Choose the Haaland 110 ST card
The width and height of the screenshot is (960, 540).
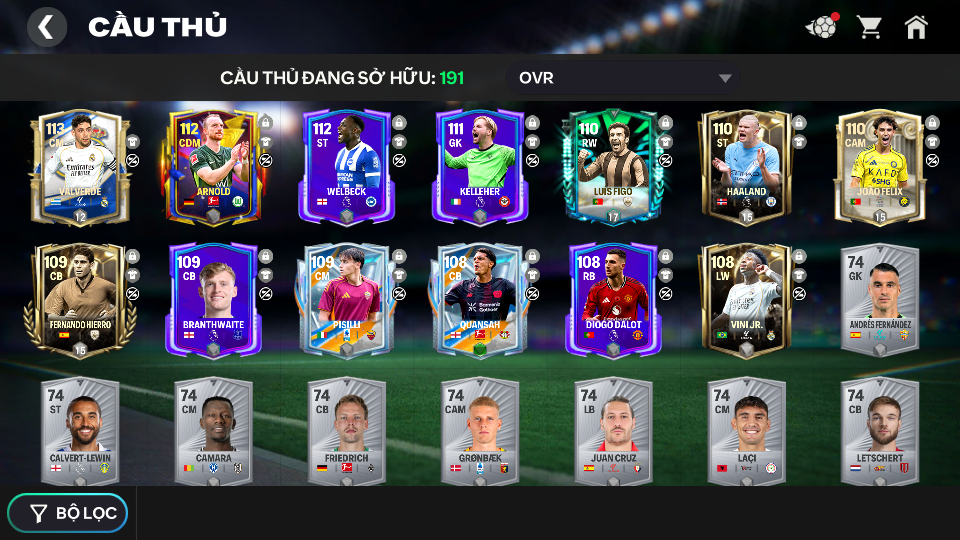[x=746, y=165]
